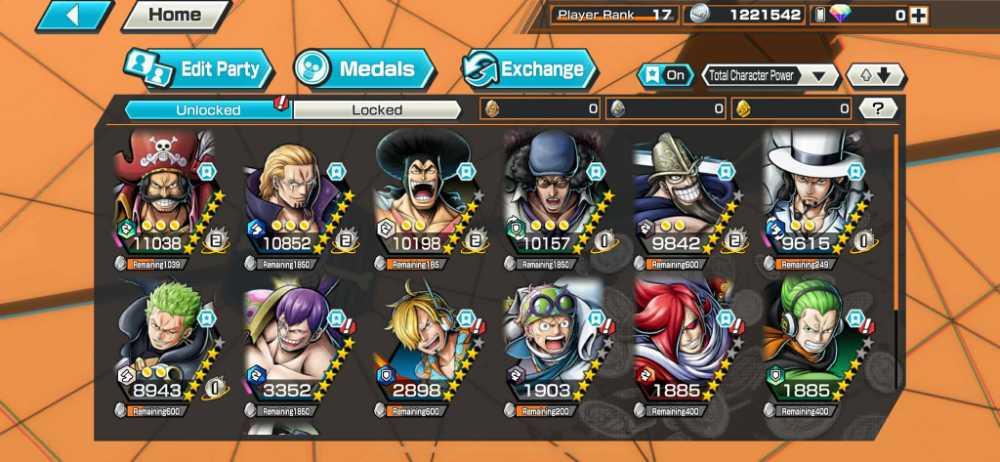Open the Exchange menu
The width and height of the screenshot is (1000, 462).
coord(529,70)
